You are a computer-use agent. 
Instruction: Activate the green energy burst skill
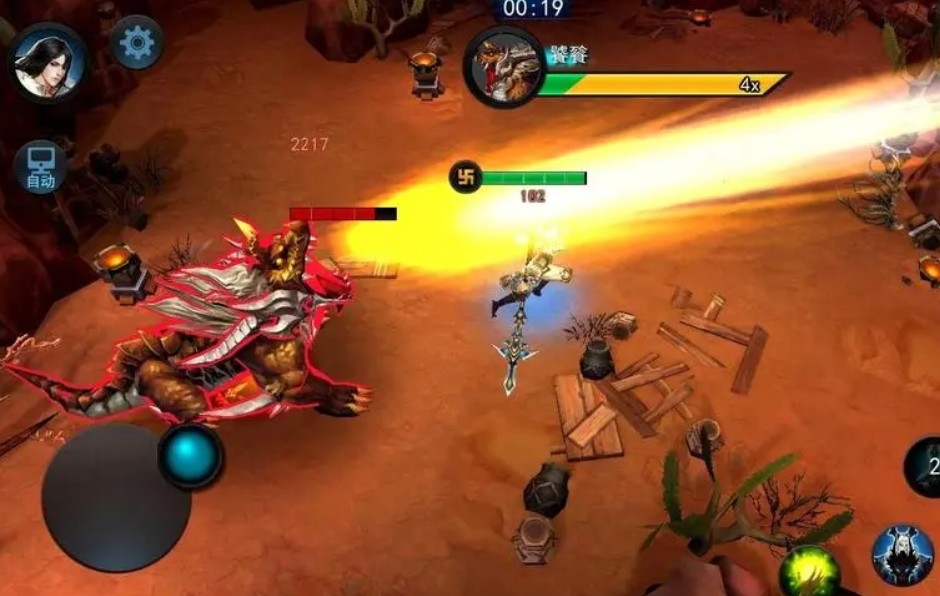click(x=810, y=572)
